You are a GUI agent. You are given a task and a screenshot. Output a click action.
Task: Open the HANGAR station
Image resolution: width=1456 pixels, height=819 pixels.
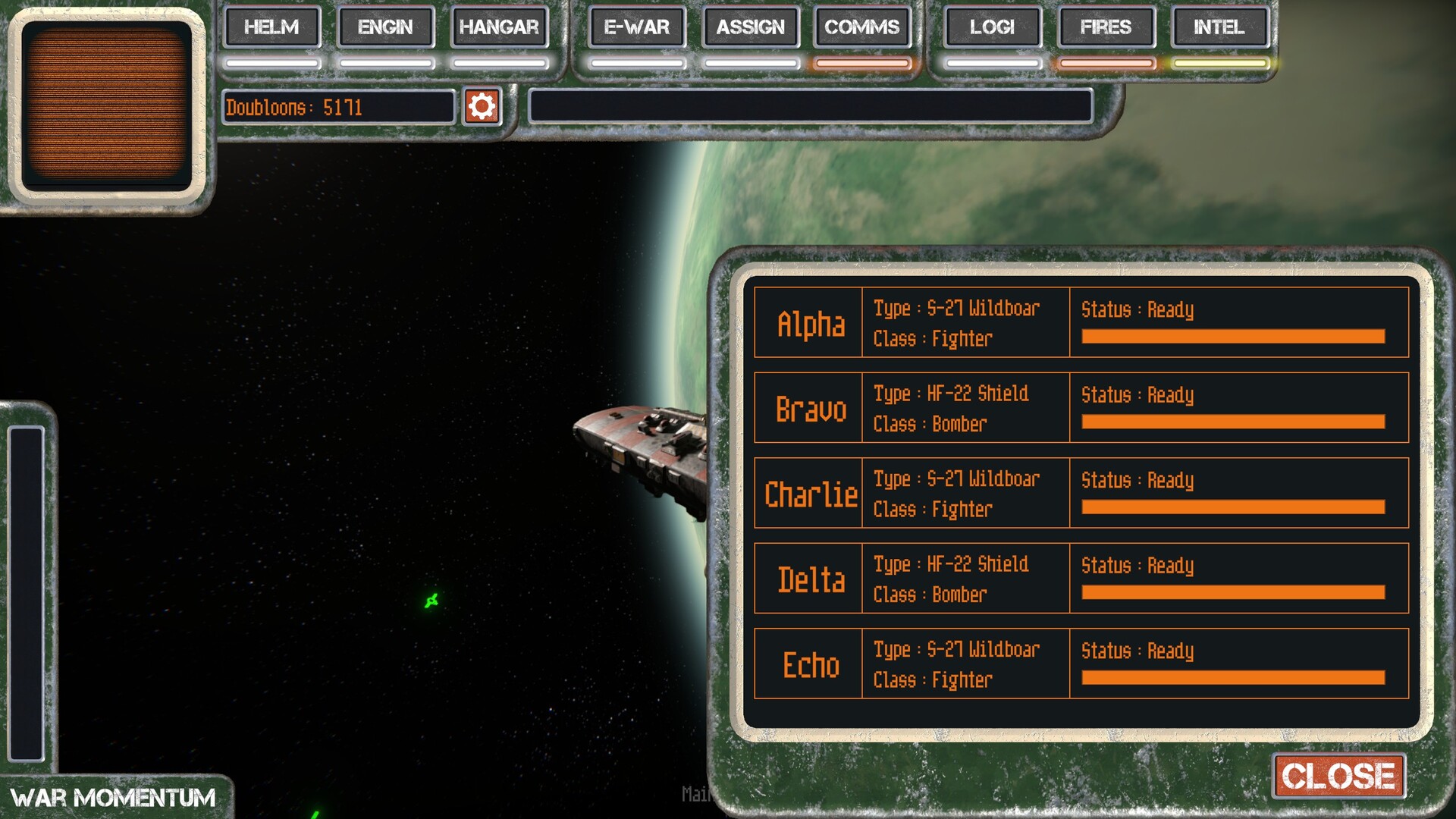pyautogui.click(x=499, y=27)
